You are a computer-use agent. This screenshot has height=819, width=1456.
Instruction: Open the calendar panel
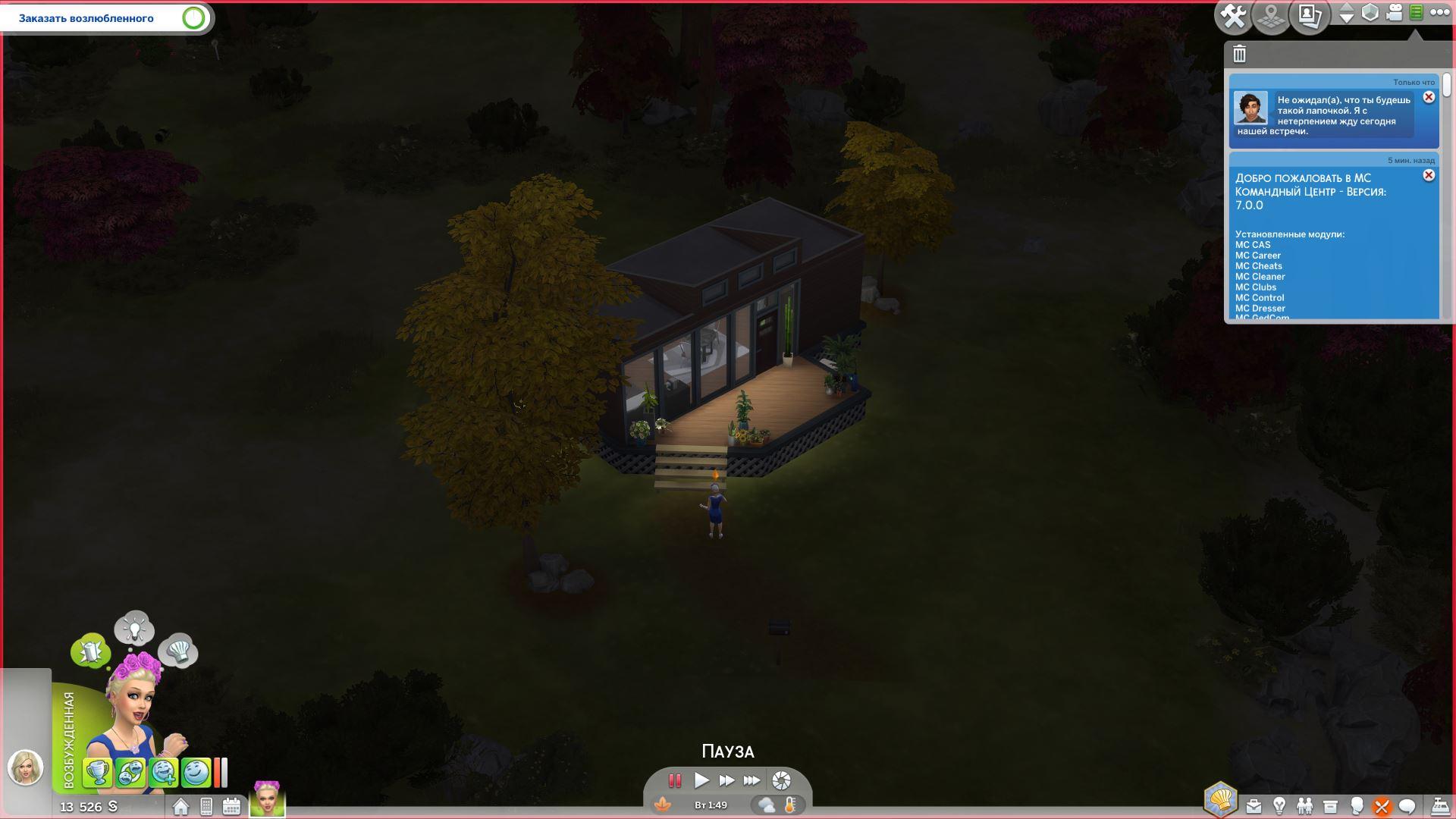coord(231,807)
